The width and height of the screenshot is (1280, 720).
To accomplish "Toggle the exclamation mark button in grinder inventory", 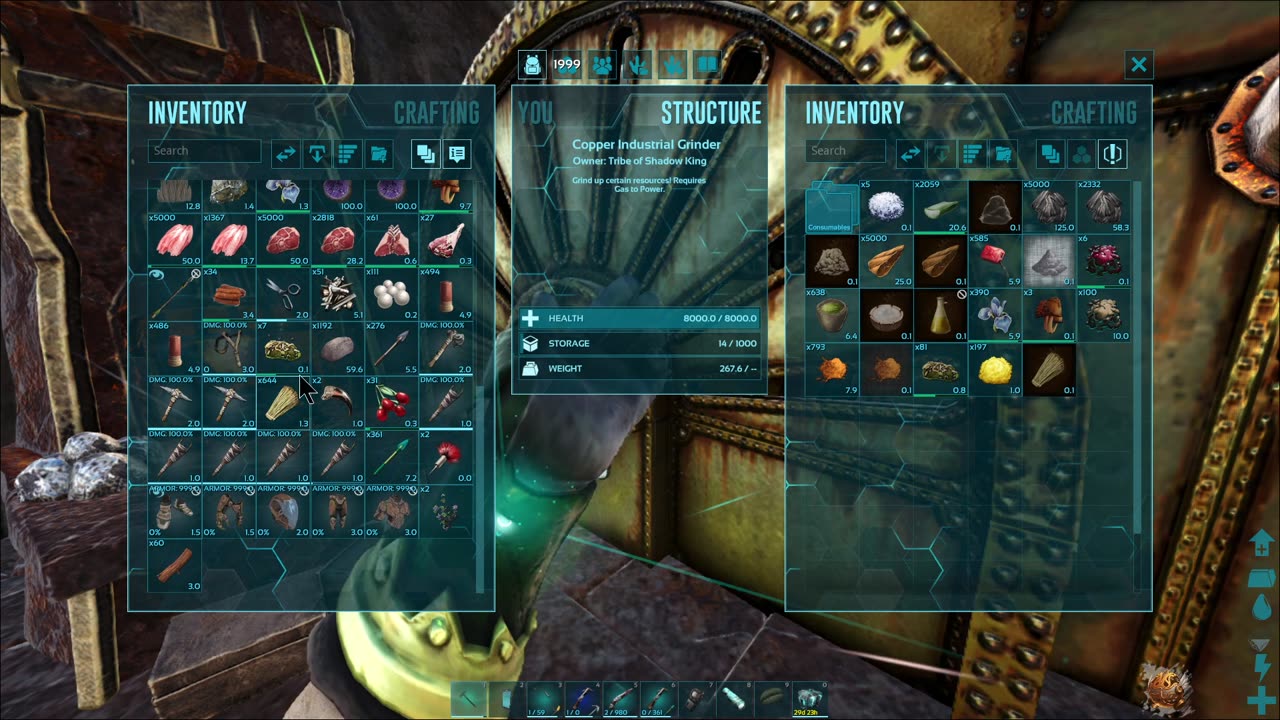I will (x=1112, y=154).
